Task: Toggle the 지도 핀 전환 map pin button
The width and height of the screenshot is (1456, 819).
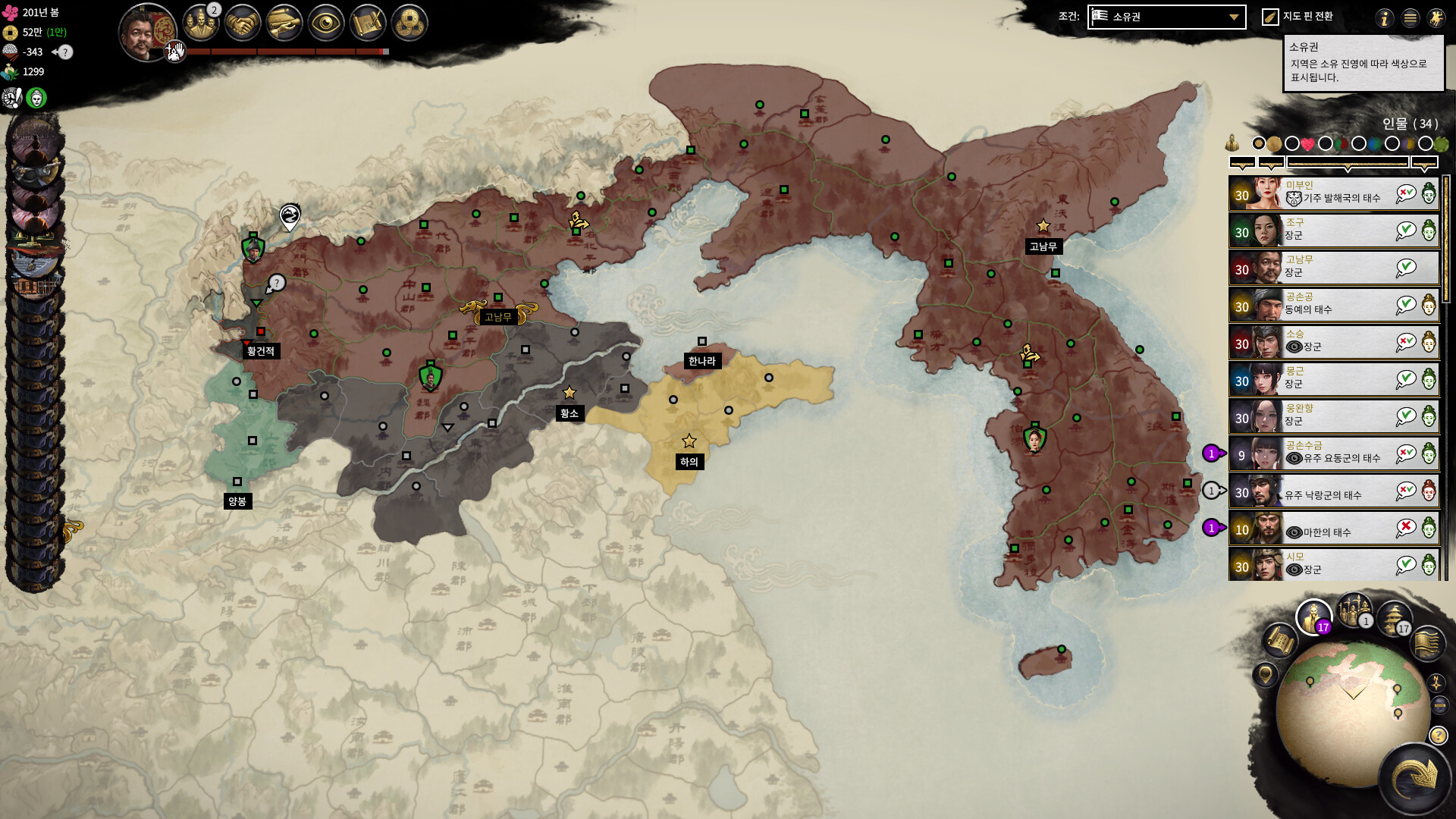Action: (x=1270, y=17)
